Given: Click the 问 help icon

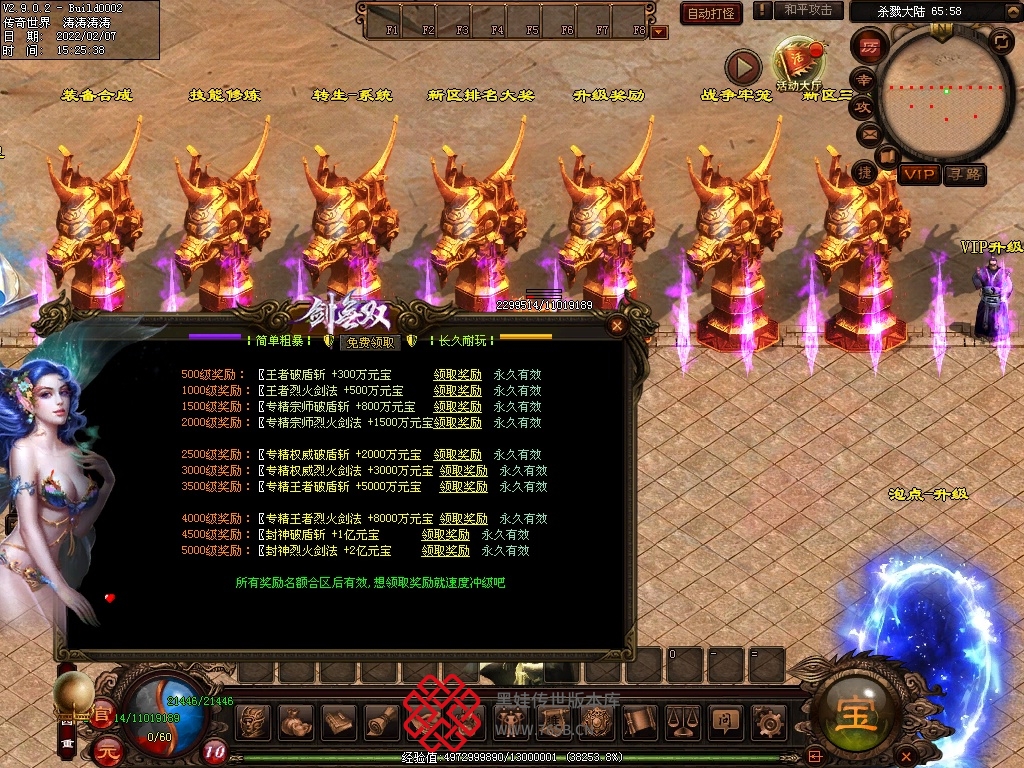Looking at the screenshot, I should click(724, 719).
